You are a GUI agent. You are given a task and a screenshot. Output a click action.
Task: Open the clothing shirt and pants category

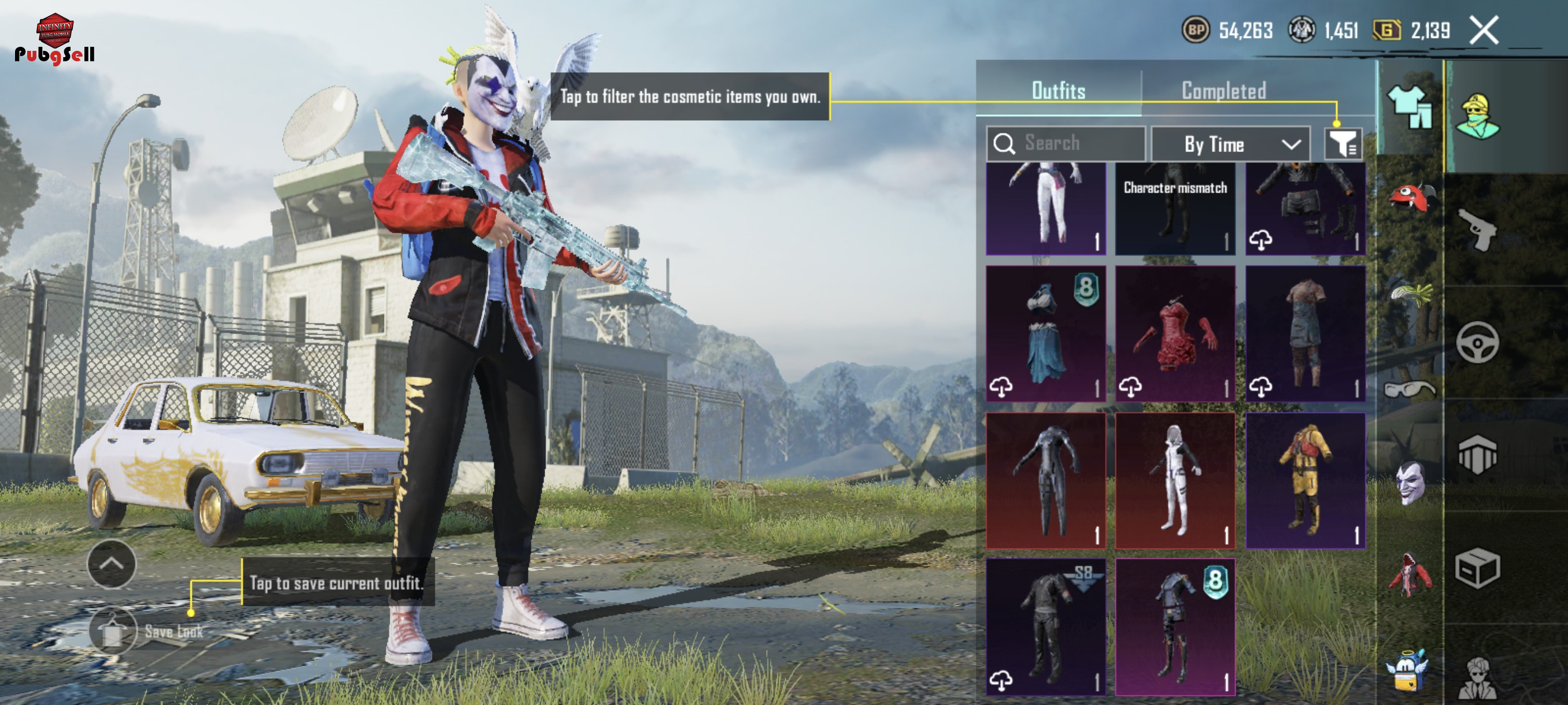point(1410,106)
